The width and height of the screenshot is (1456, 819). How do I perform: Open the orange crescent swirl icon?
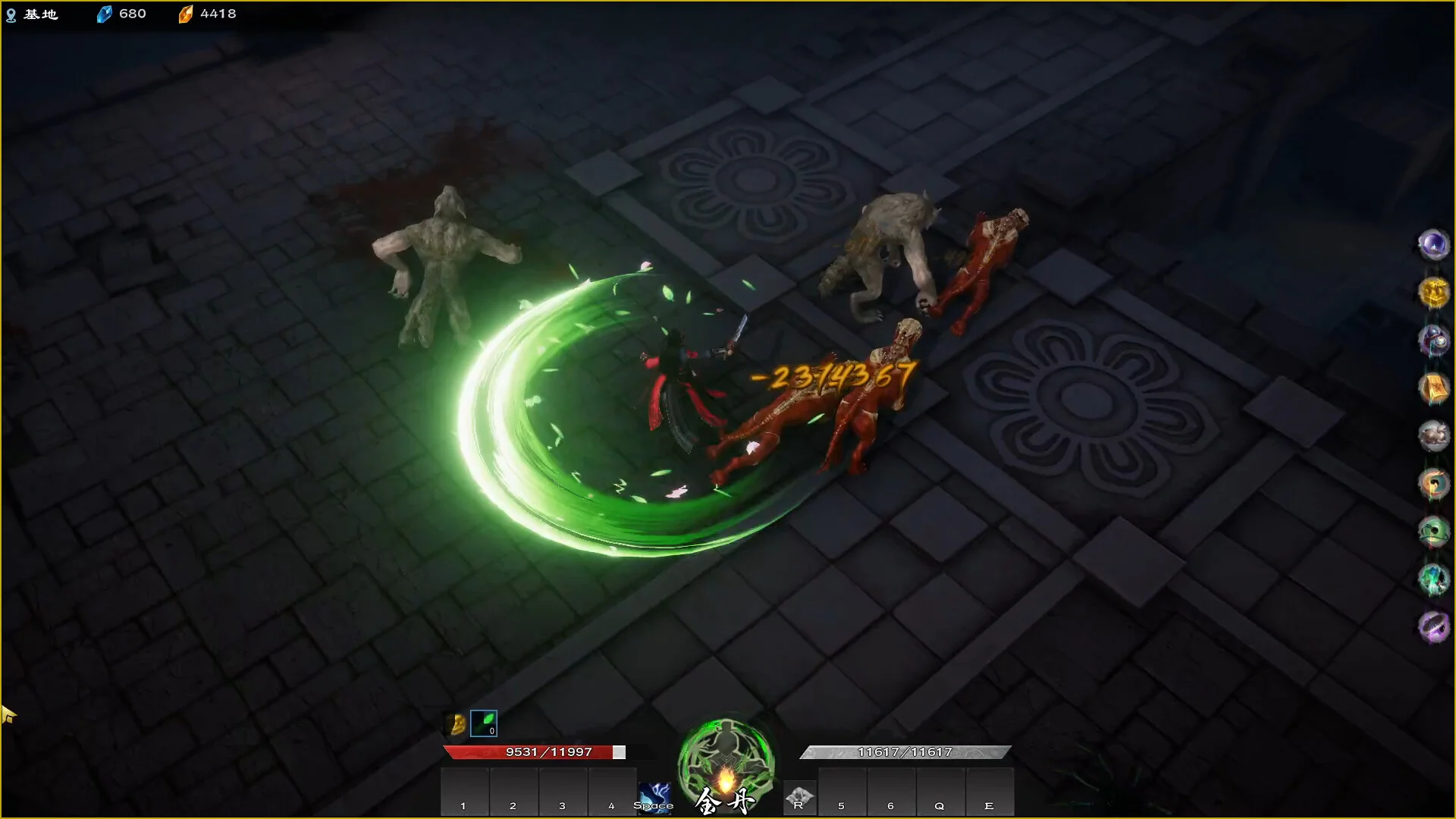[1433, 484]
